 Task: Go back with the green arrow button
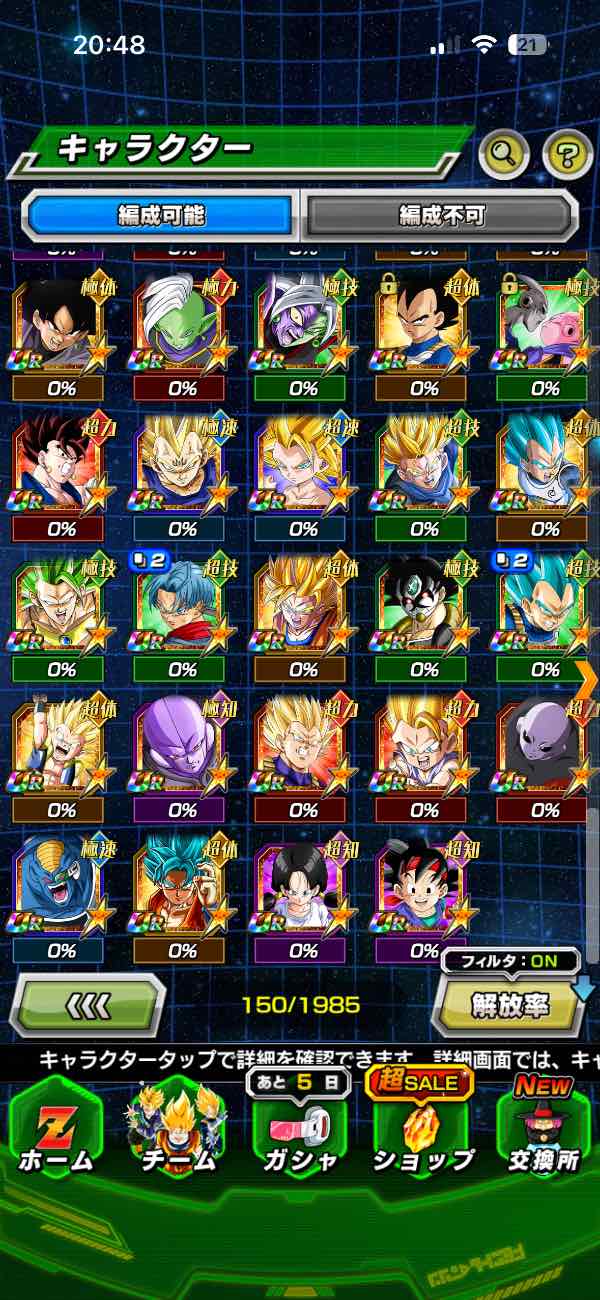click(x=88, y=1003)
